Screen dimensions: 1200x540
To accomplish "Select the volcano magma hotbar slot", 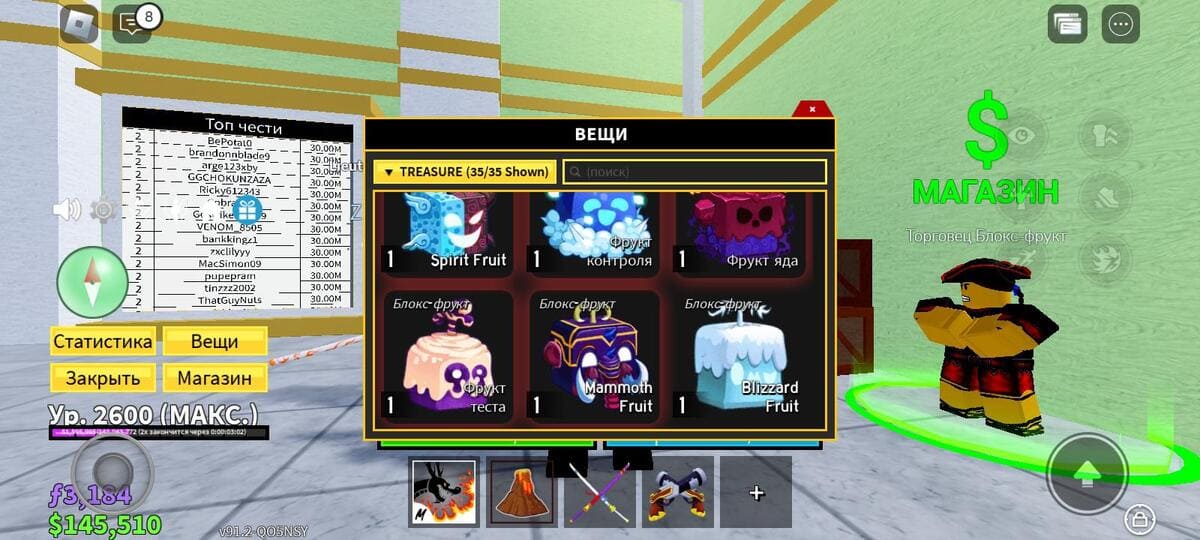I will pos(521,492).
